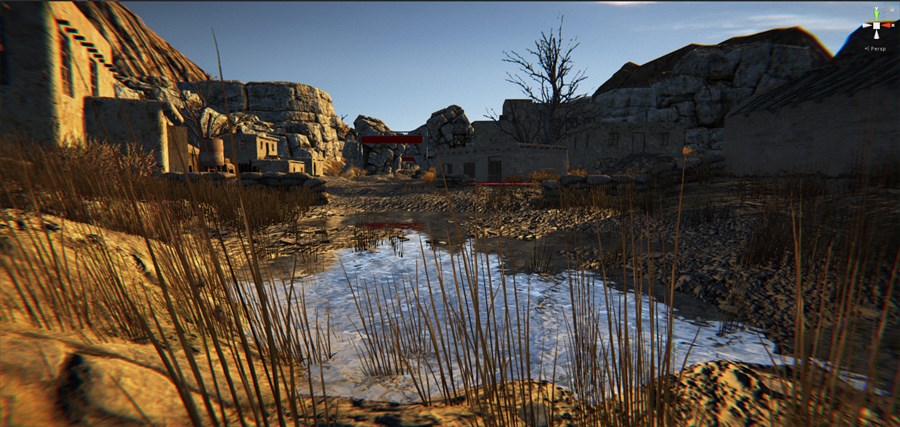Toggle the Persp projection label
The height and width of the screenshot is (427, 900).
click(876, 47)
